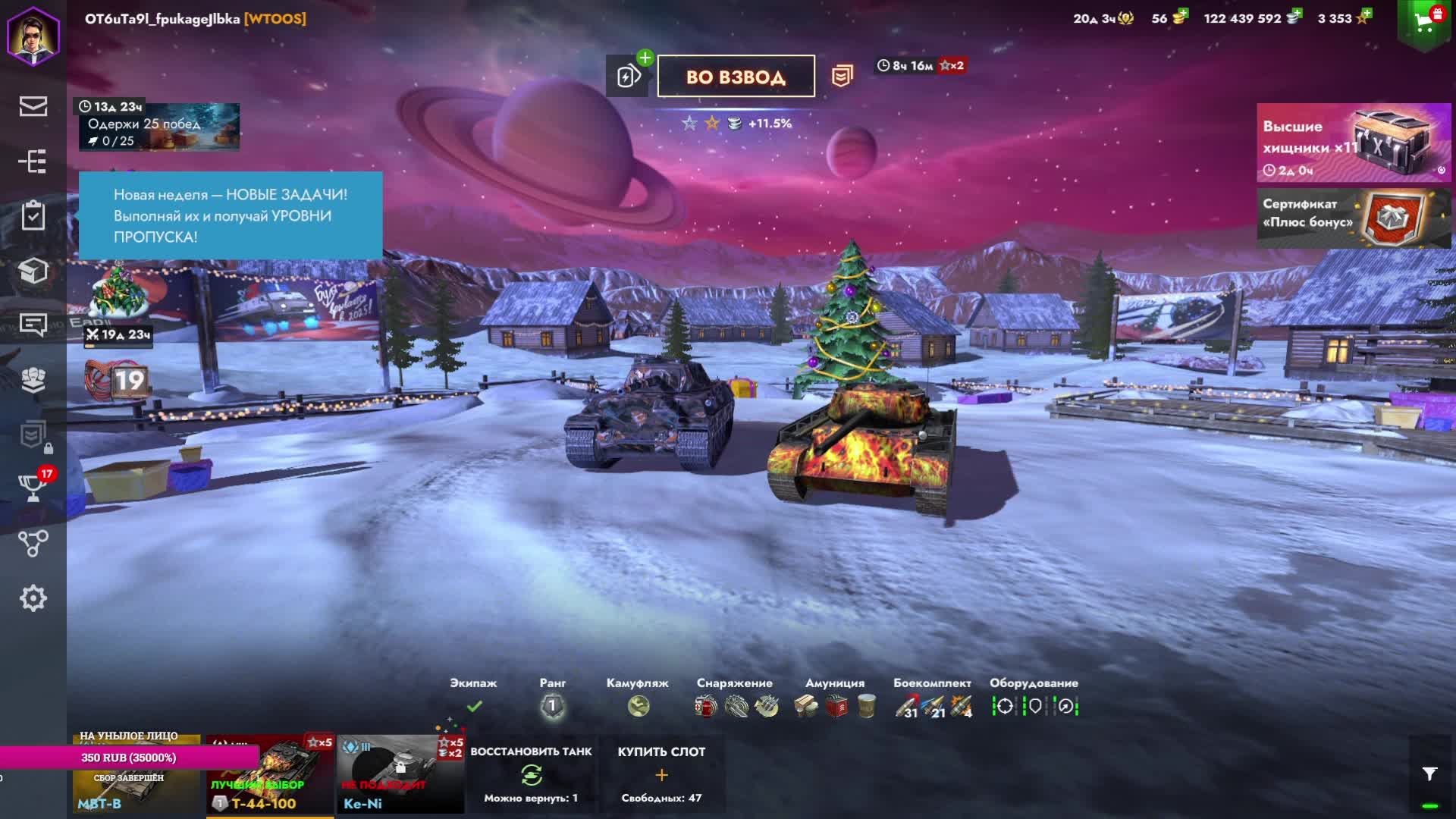This screenshot has height=819, width=1456.
Task: Select the Ke-Ni tank in carousel
Action: pyautogui.click(x=400, y=775)
